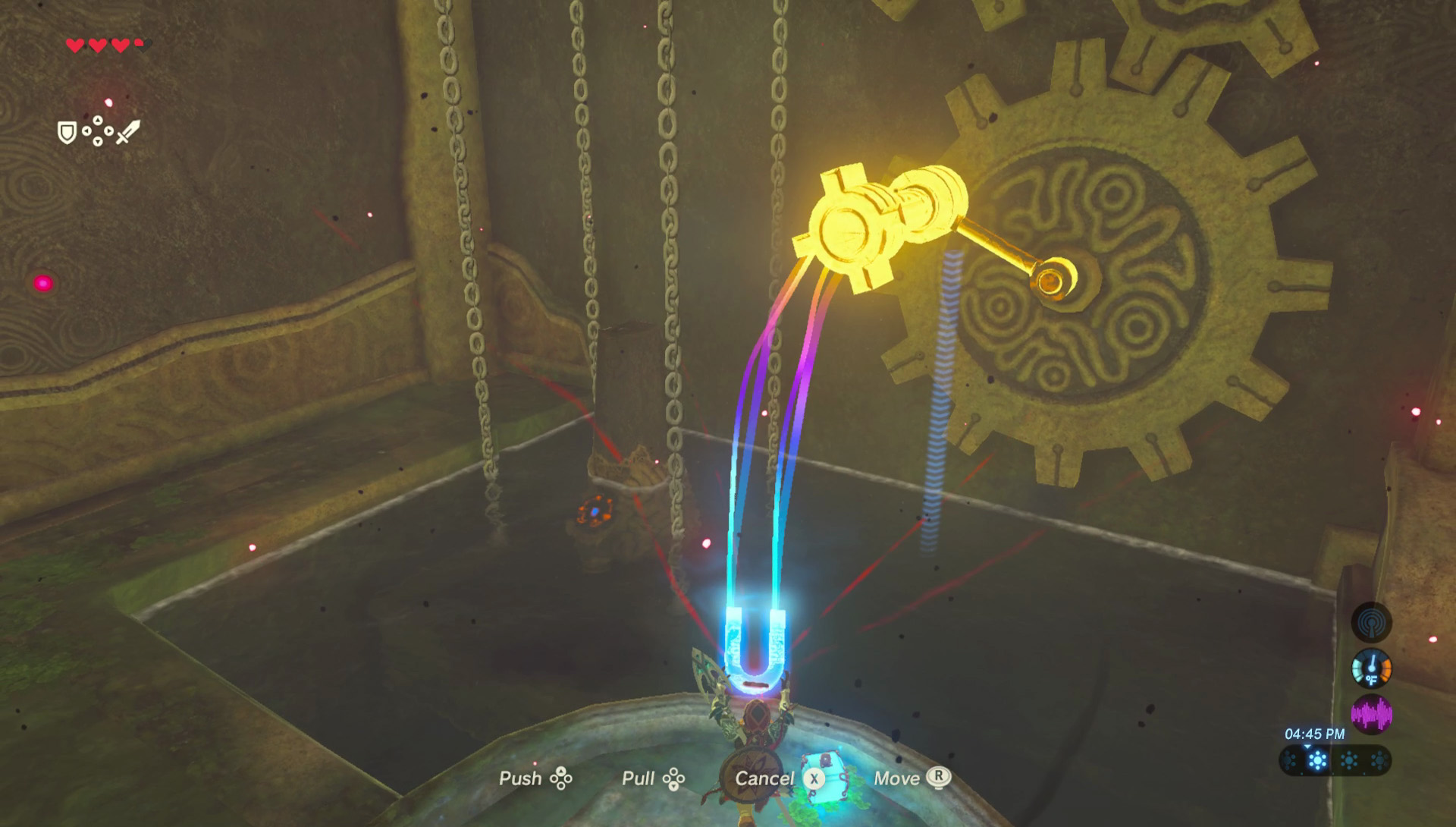The width and height of the screenshot is (1456, 827).
Task: Click the °F temperature gauge icon
Action: 1371,668
